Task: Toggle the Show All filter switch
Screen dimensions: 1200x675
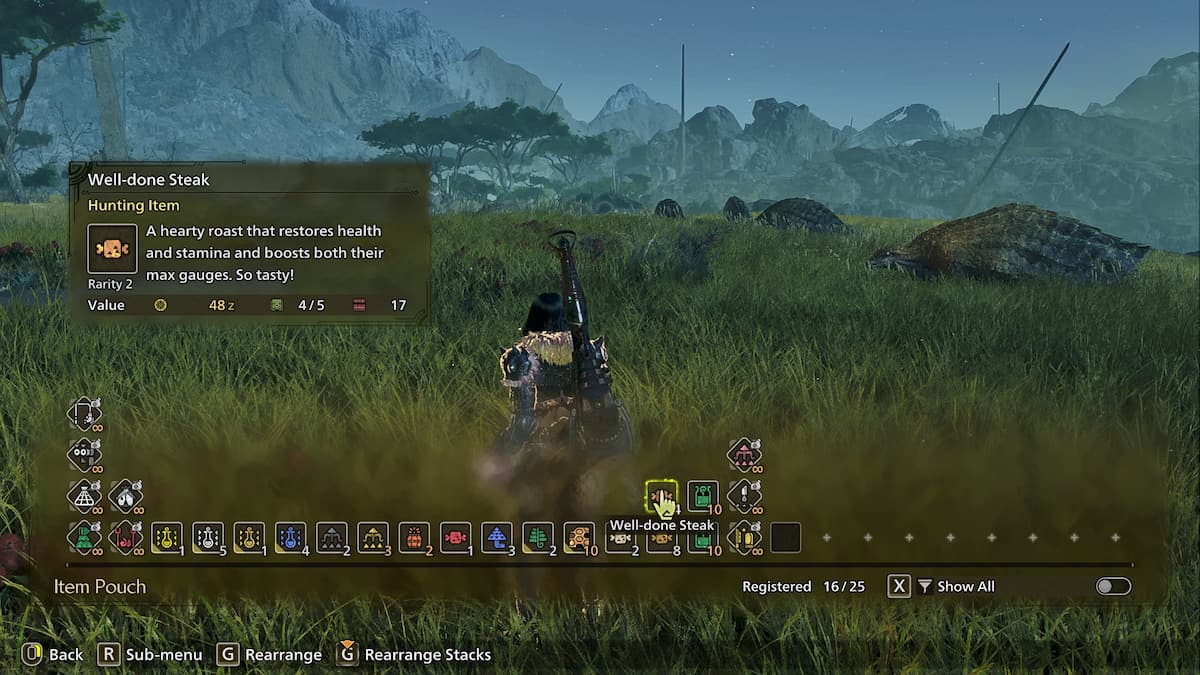Action: point(1113,587)
